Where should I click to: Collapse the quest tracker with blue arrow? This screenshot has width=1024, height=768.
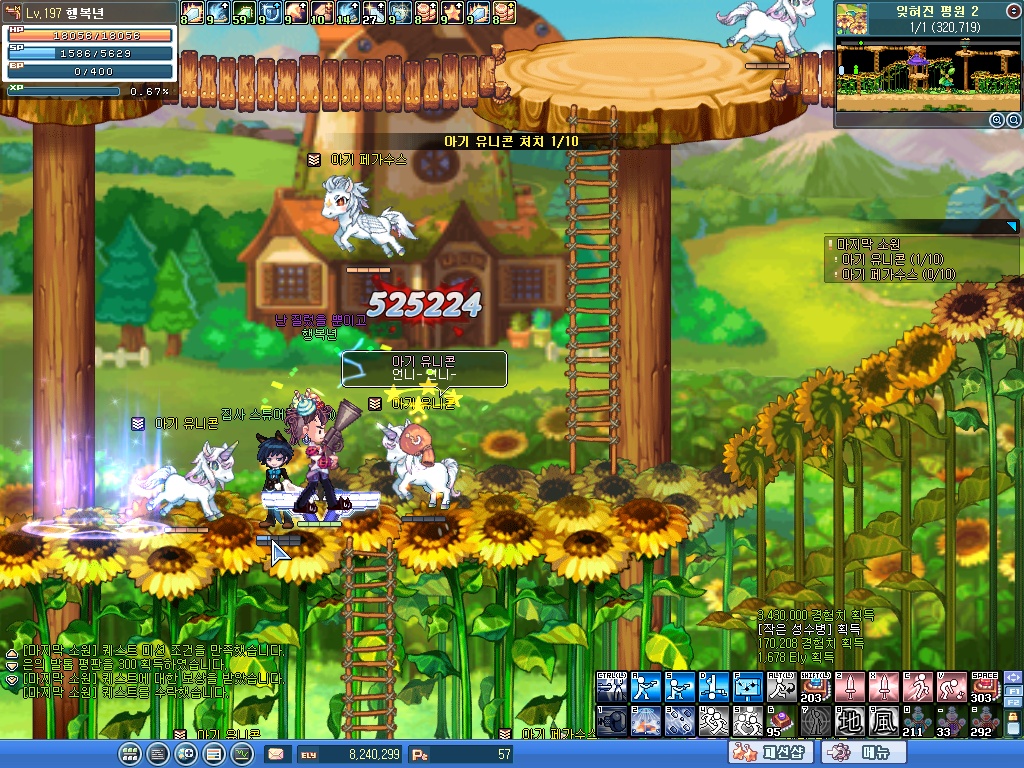(1011, 227)
